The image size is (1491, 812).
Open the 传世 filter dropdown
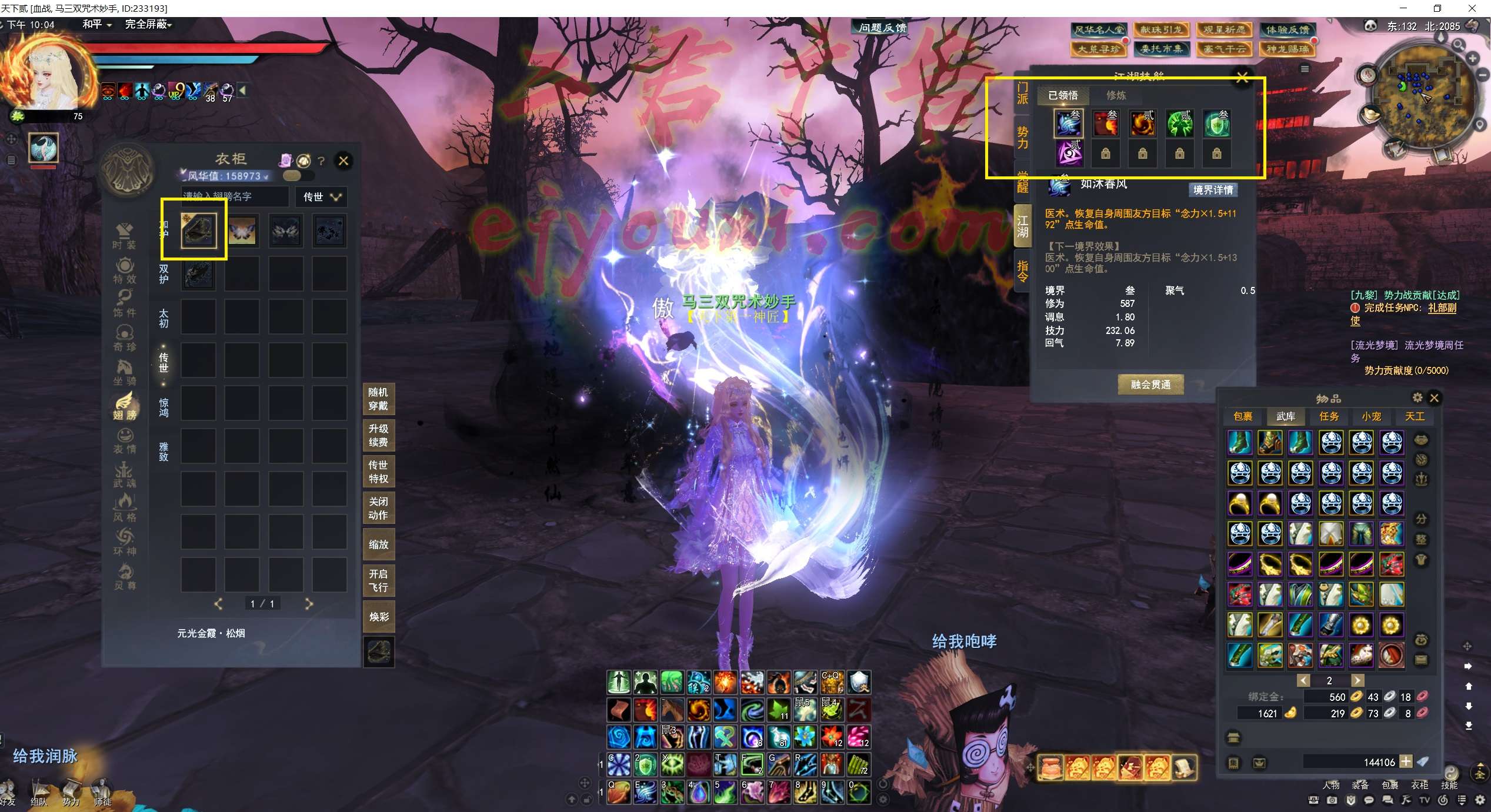(321, 197)
